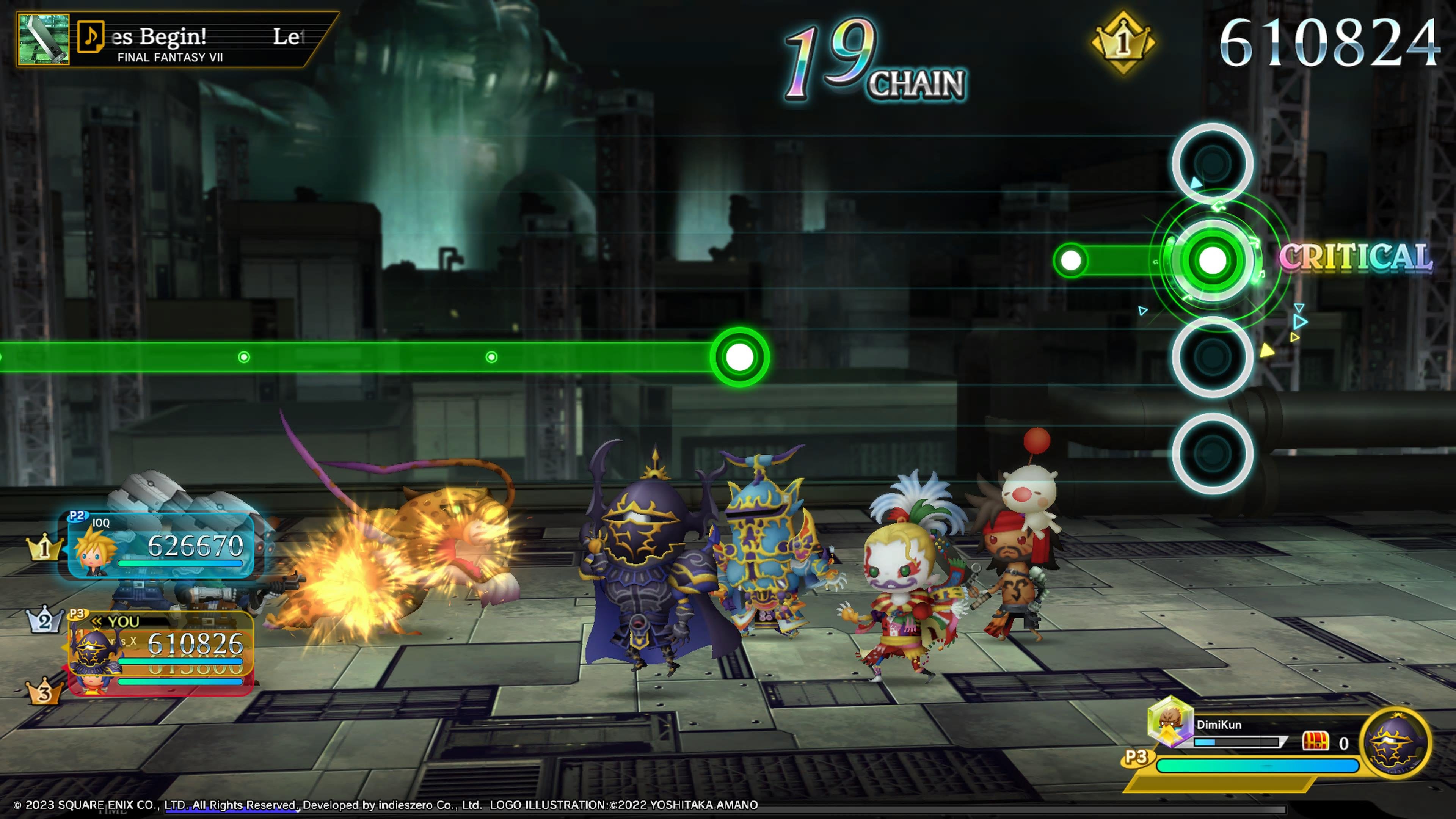
Task: Open DimiKun's hexagonal profile avatar
Action: click(x=1170, y=721)
